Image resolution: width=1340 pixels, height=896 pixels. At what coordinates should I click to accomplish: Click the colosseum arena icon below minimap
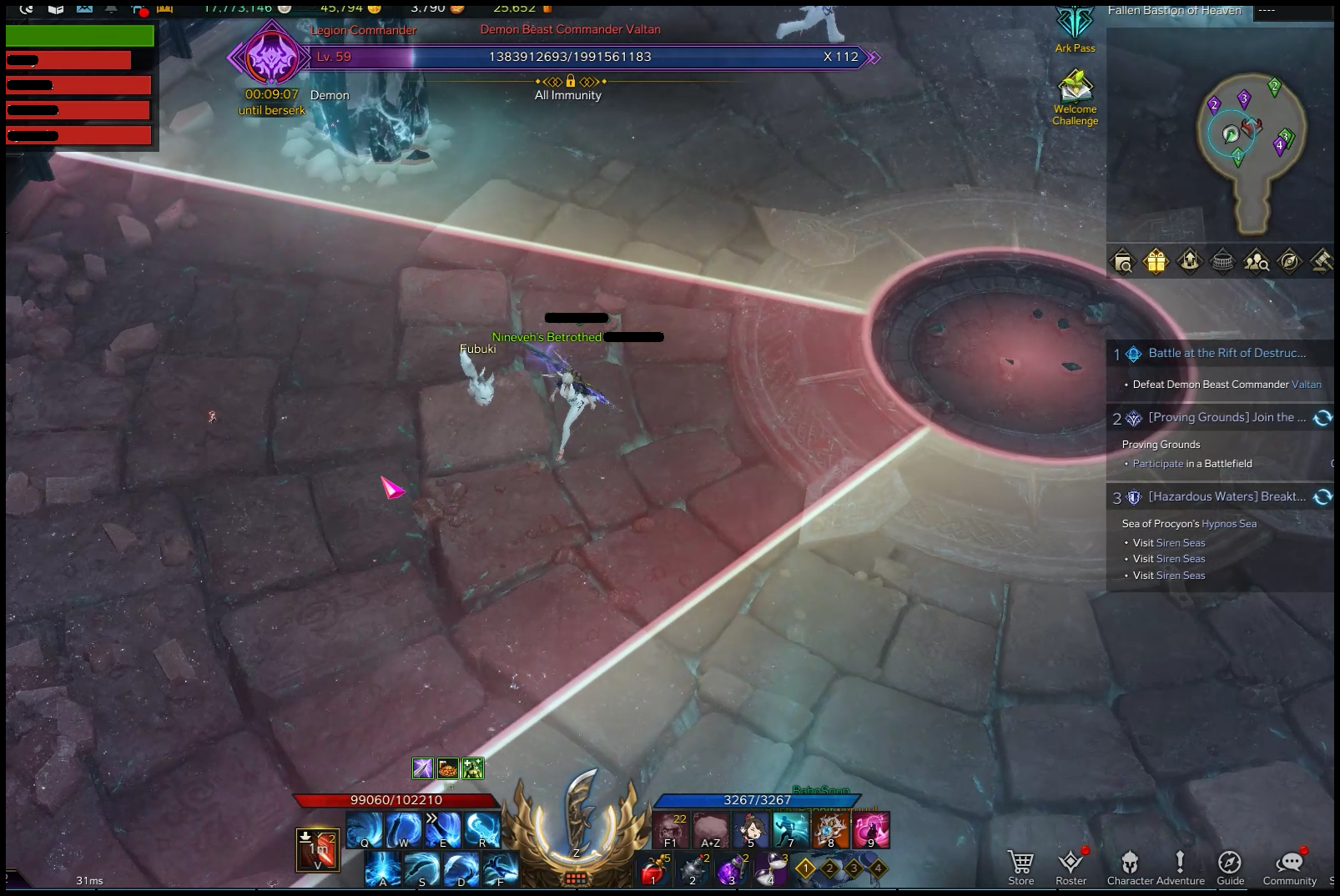[1222, 262]
